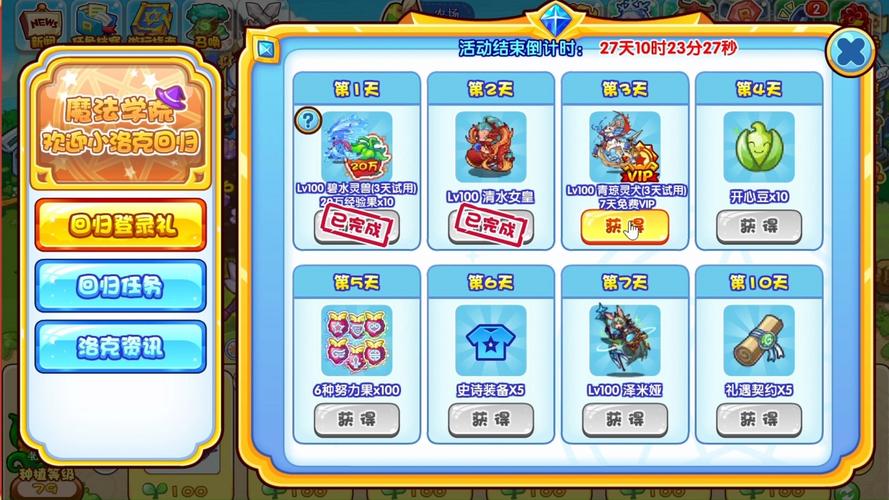Select the 开心豆 green bean reward icon
The width and height of the screenshot is (889, 500).
(758, 147)
